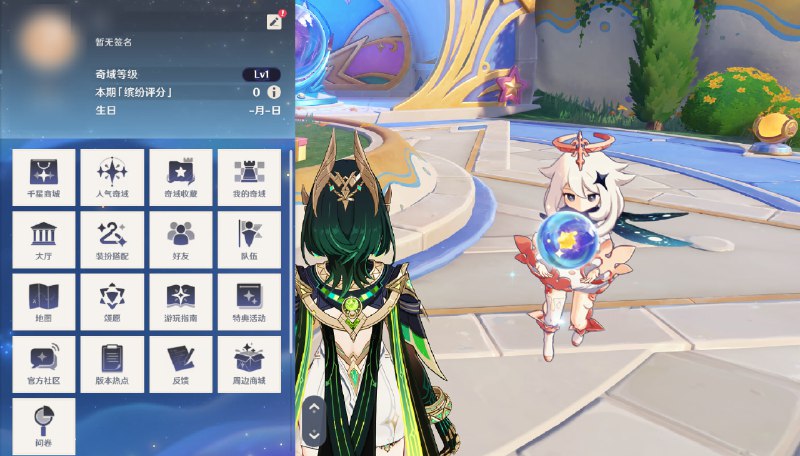Click the pencil edit profile button

(x=274, y=22)
